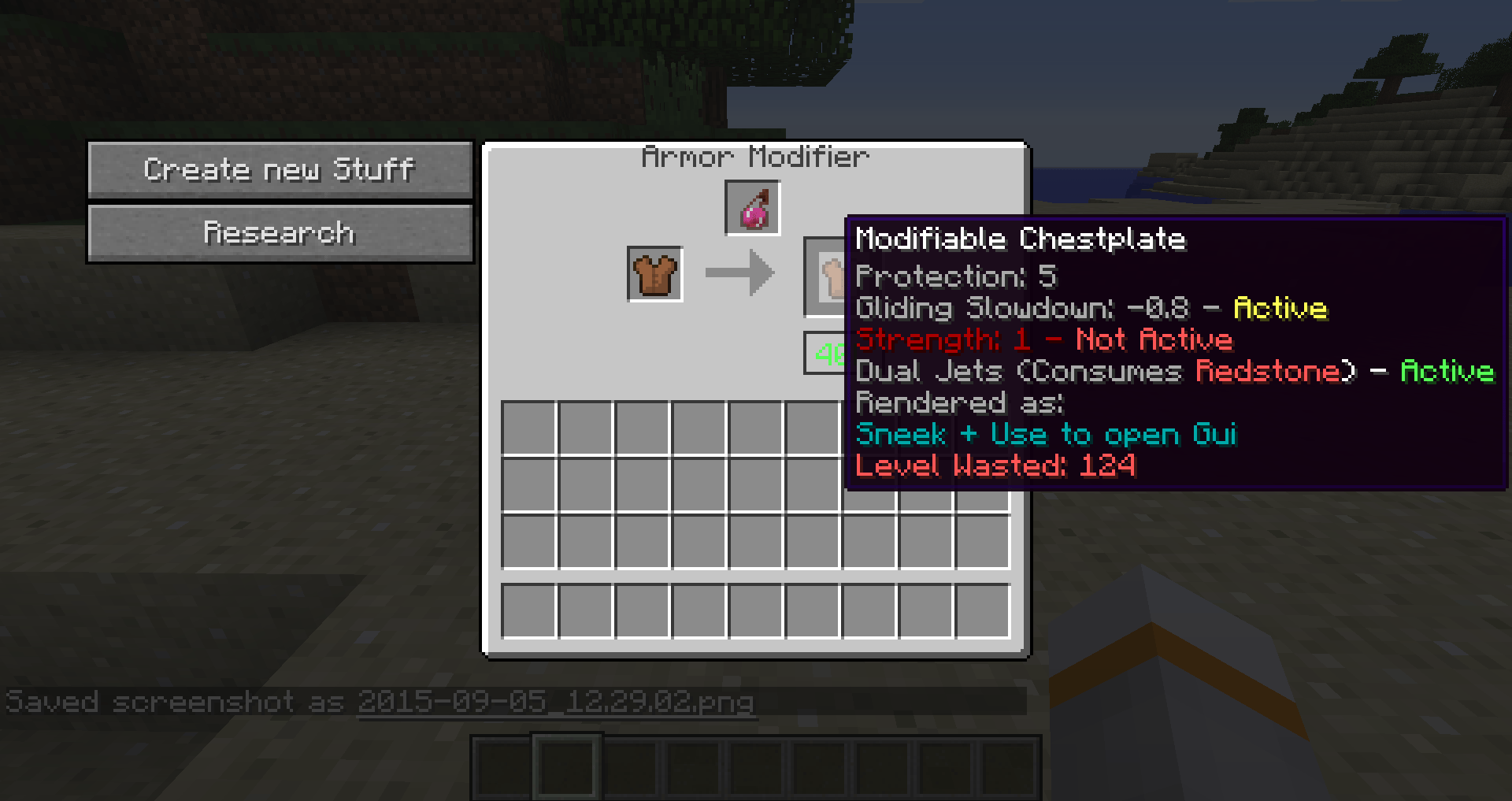The image size is (1512, 801).
Task: Expand the Modifiable Chestplate tooltip details
Action: pyautogui.click(x=1020, y=239)
